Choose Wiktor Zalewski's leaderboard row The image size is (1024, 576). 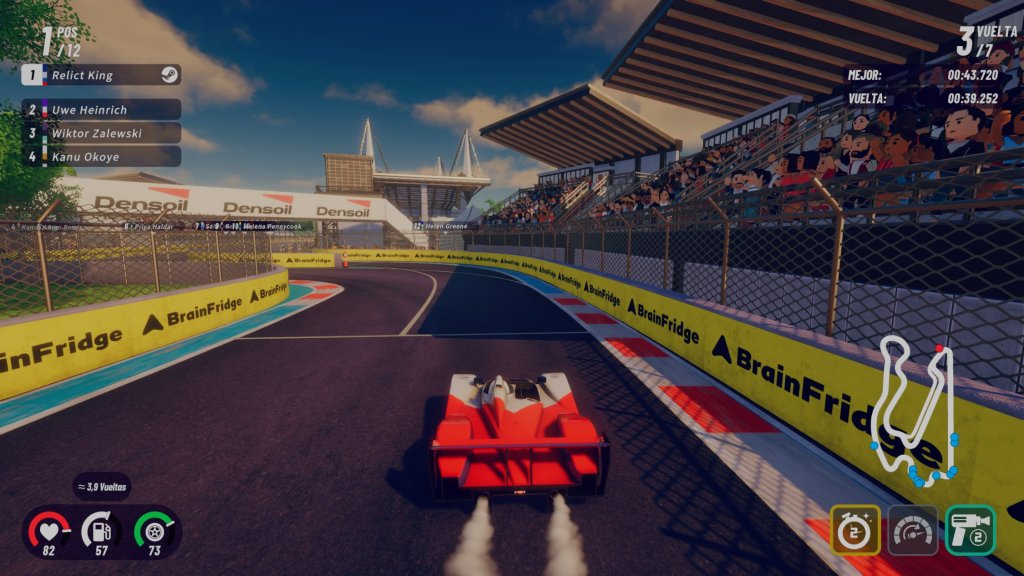pos(100,132)
